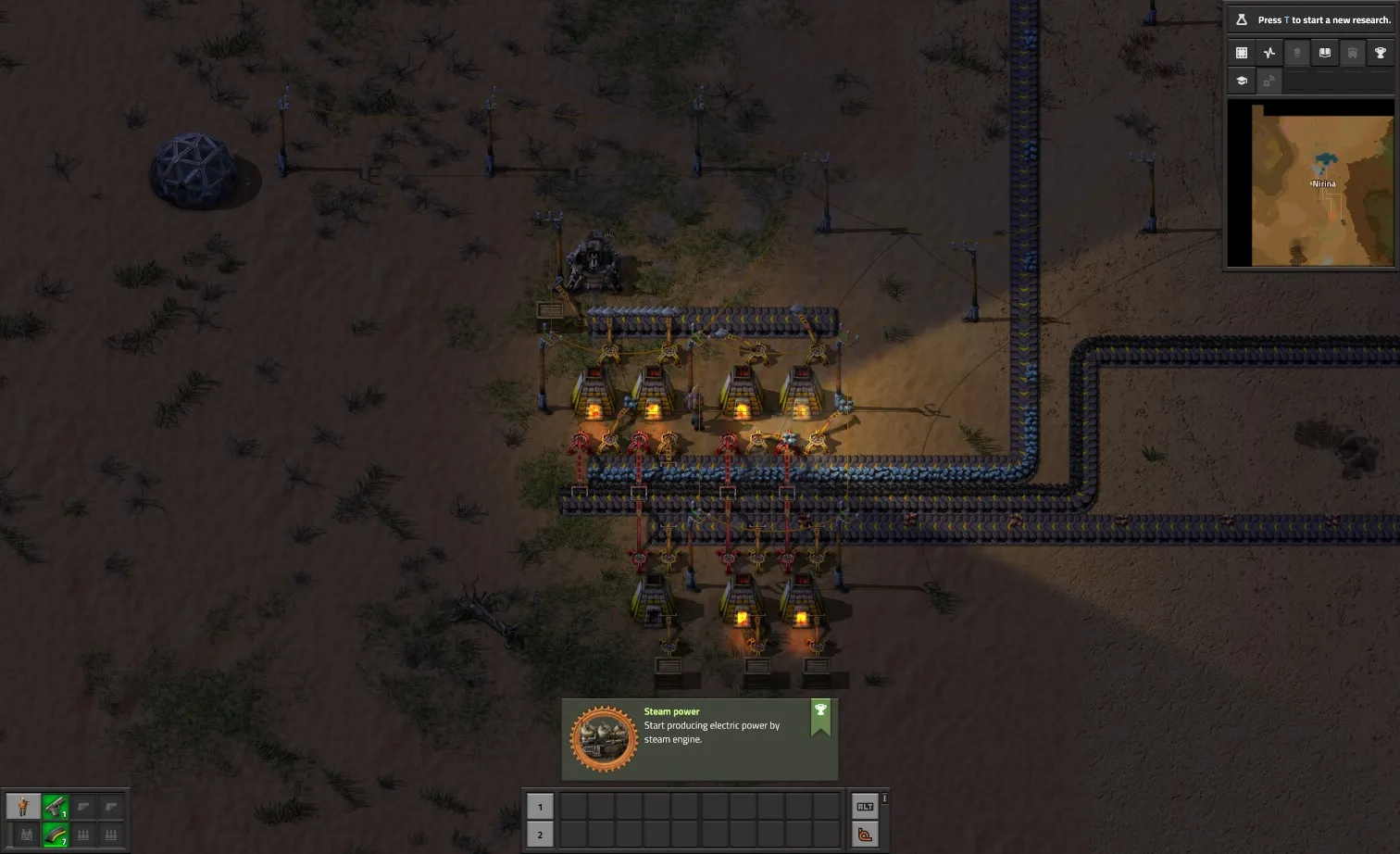Screen dimensions: 1400x854
Task: Select quickbar row 1
Action: [x=540, y=807]
